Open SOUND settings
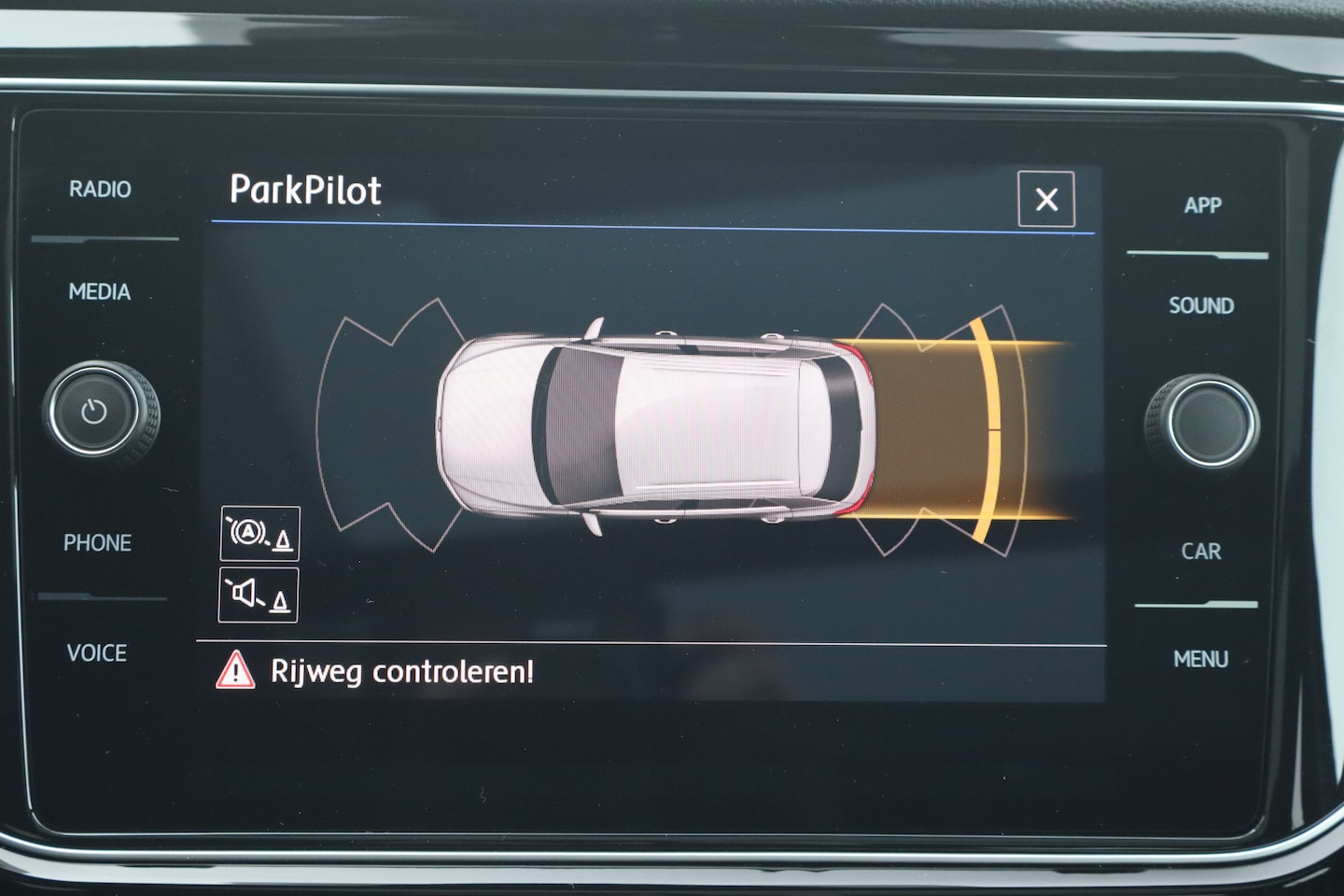 pyautogui.click(x=1201, y=306)
